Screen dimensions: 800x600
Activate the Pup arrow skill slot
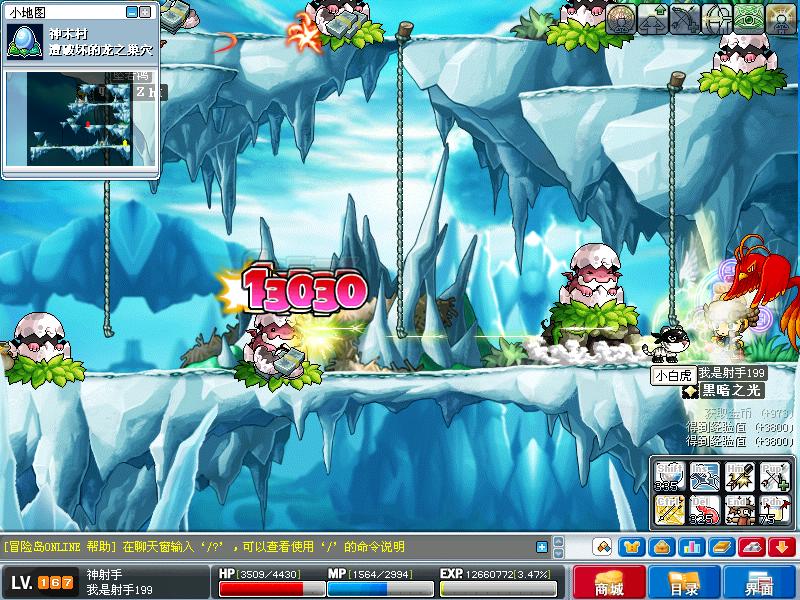[x=774, y=477]
